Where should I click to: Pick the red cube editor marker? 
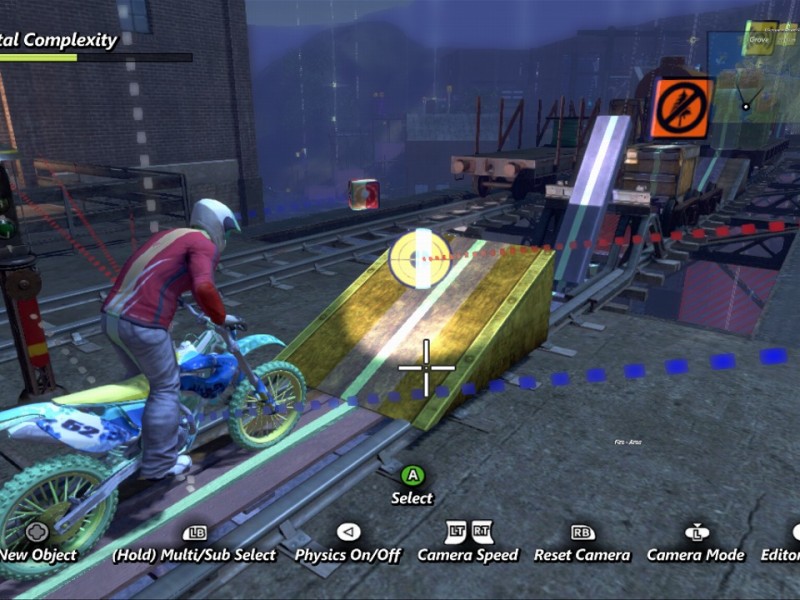pyautogui.click(x=363, y=193)
